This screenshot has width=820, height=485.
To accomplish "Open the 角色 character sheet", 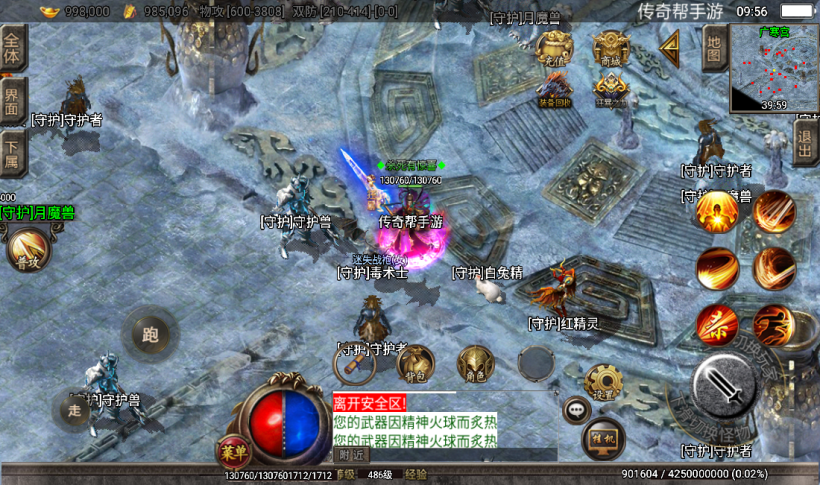I will pyautogui.click(x=476, y=365).
